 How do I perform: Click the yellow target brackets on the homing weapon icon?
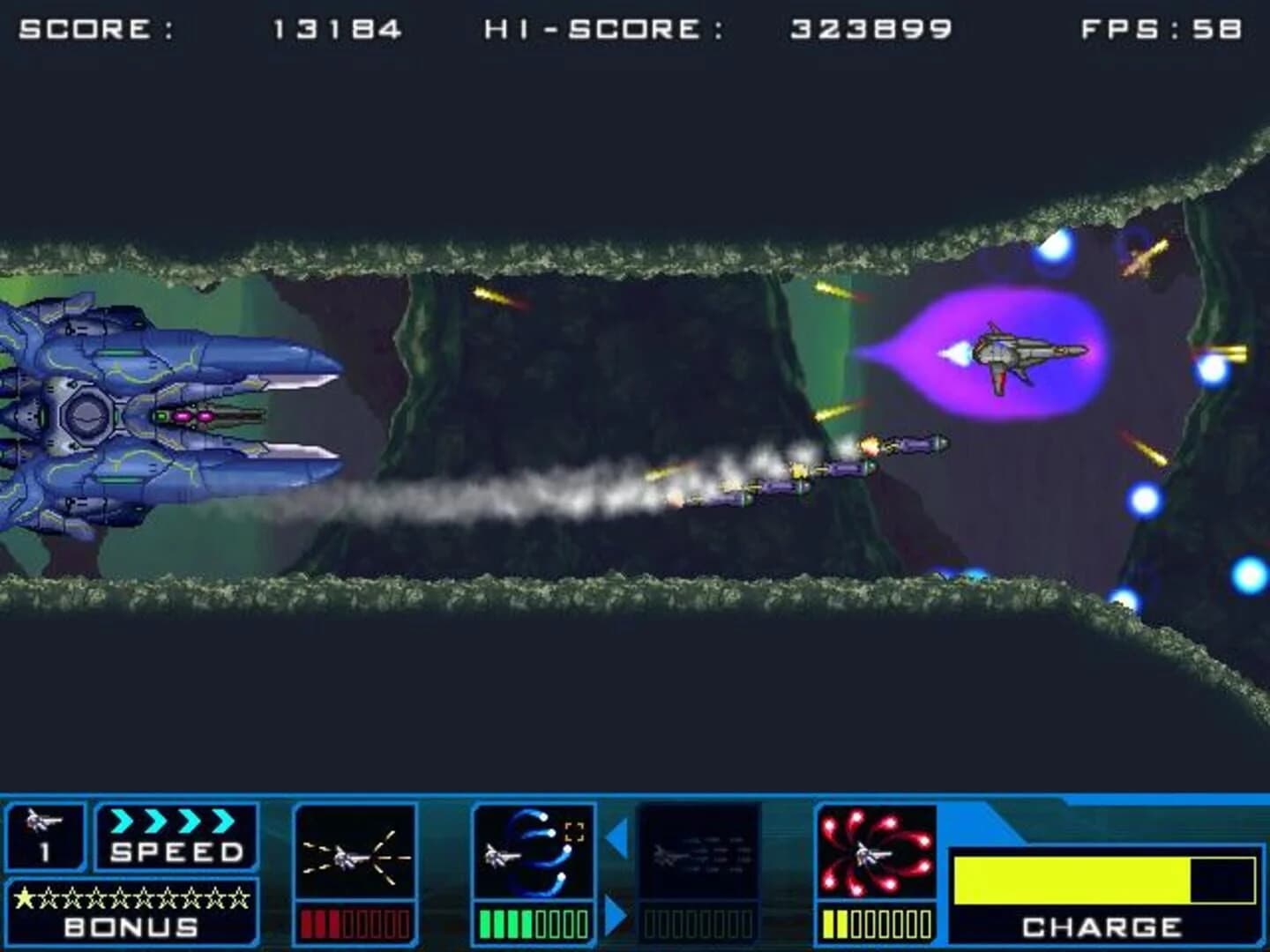coord(574,829)
